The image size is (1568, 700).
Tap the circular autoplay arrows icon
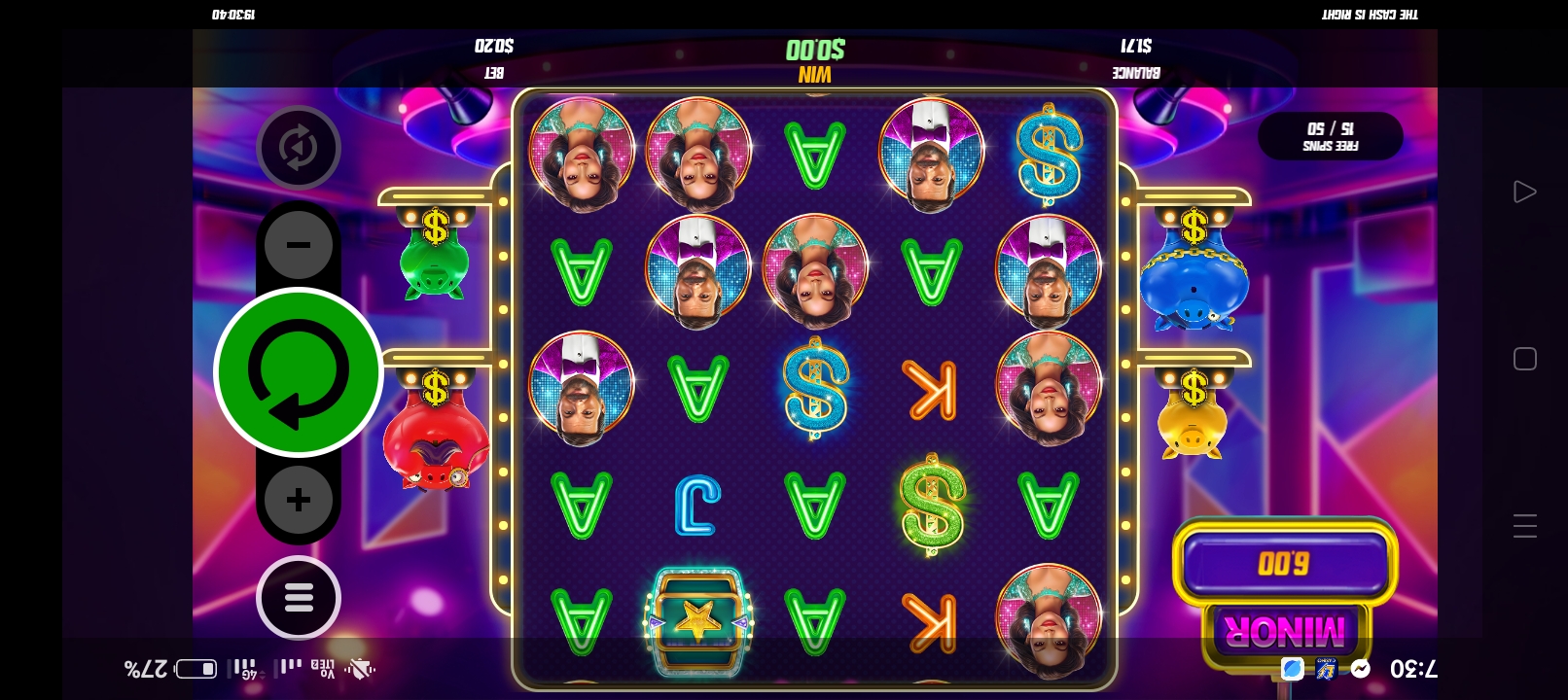(299, 148)
